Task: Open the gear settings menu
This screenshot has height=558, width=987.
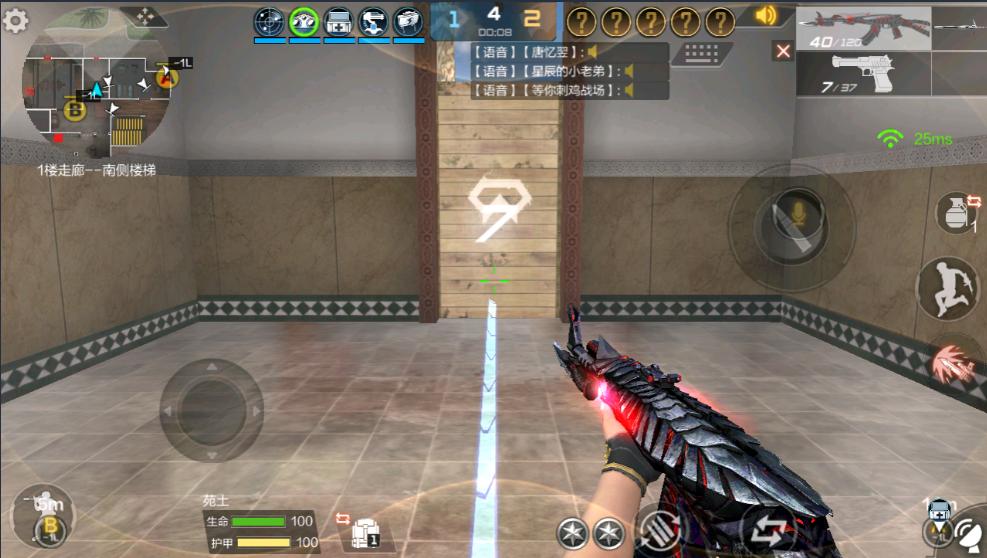Action: (16, 21)
